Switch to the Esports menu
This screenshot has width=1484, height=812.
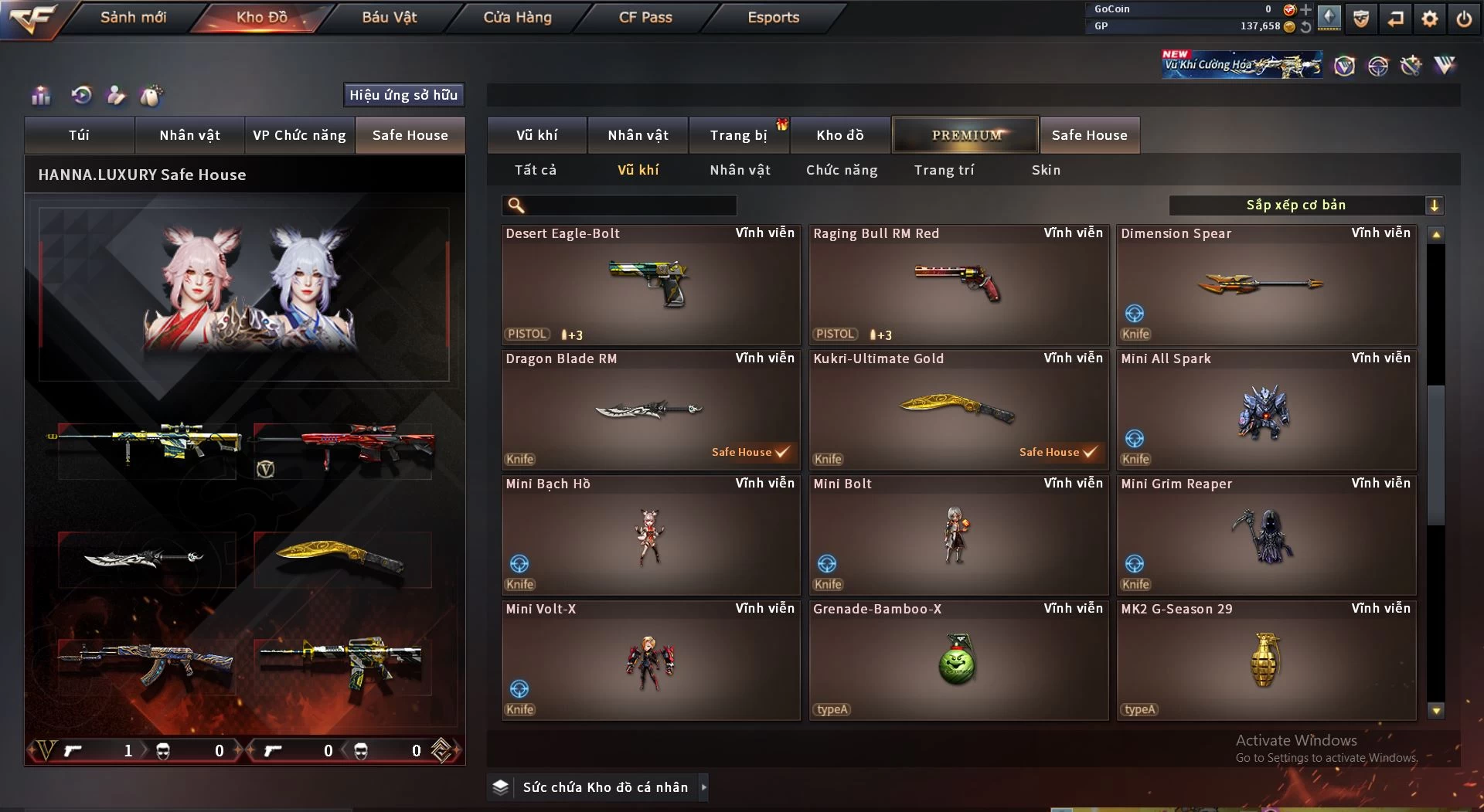773,17
